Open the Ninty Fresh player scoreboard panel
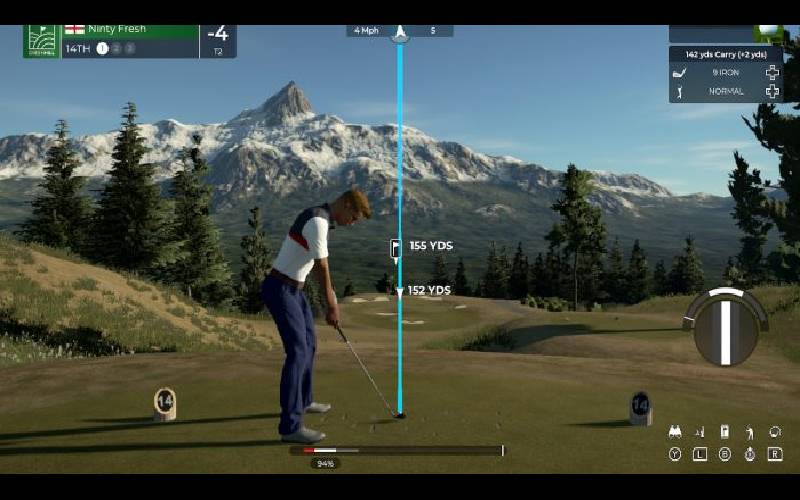The height and width of the screenshot is (500, 800). pyautogui.click(x=130, y=38)
